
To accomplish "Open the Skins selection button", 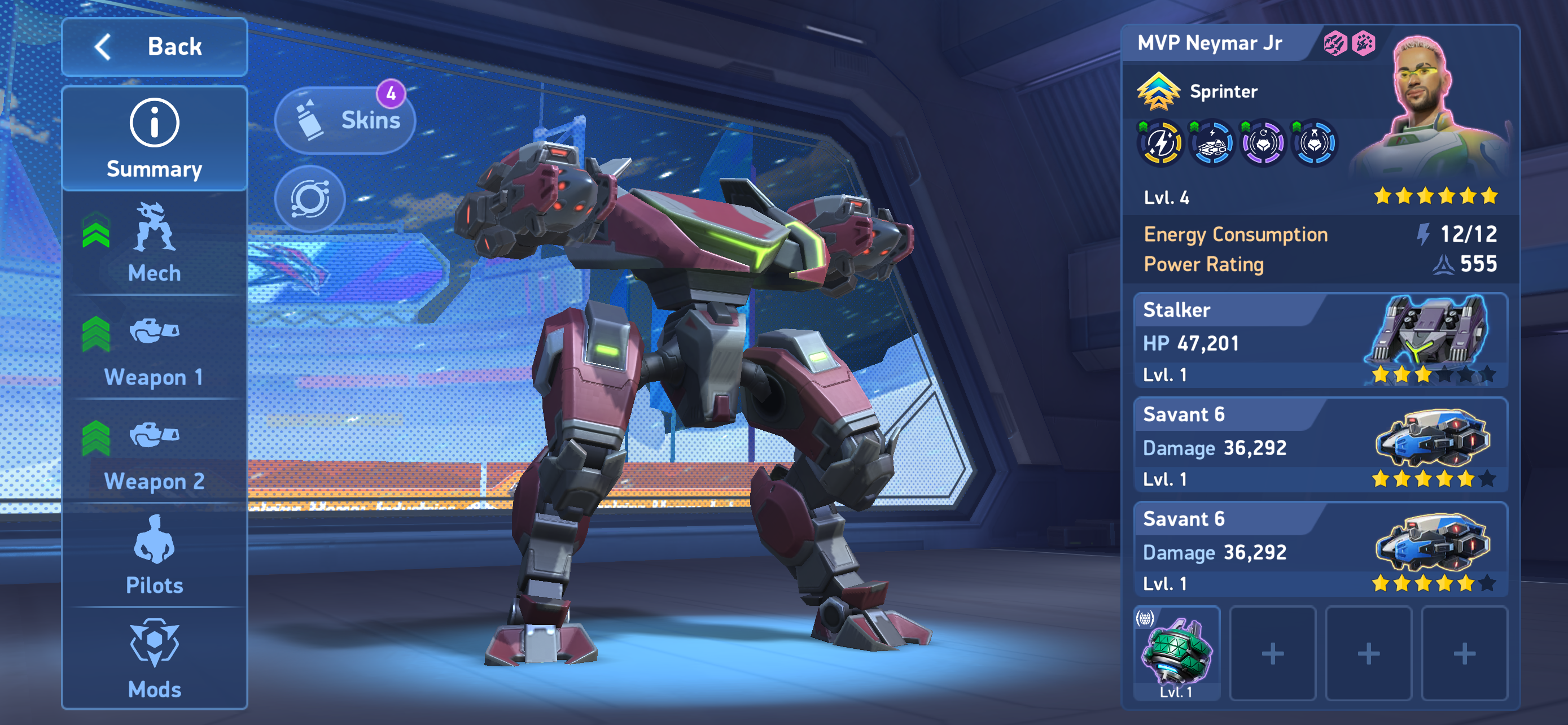I will click(x=346, y=120).
